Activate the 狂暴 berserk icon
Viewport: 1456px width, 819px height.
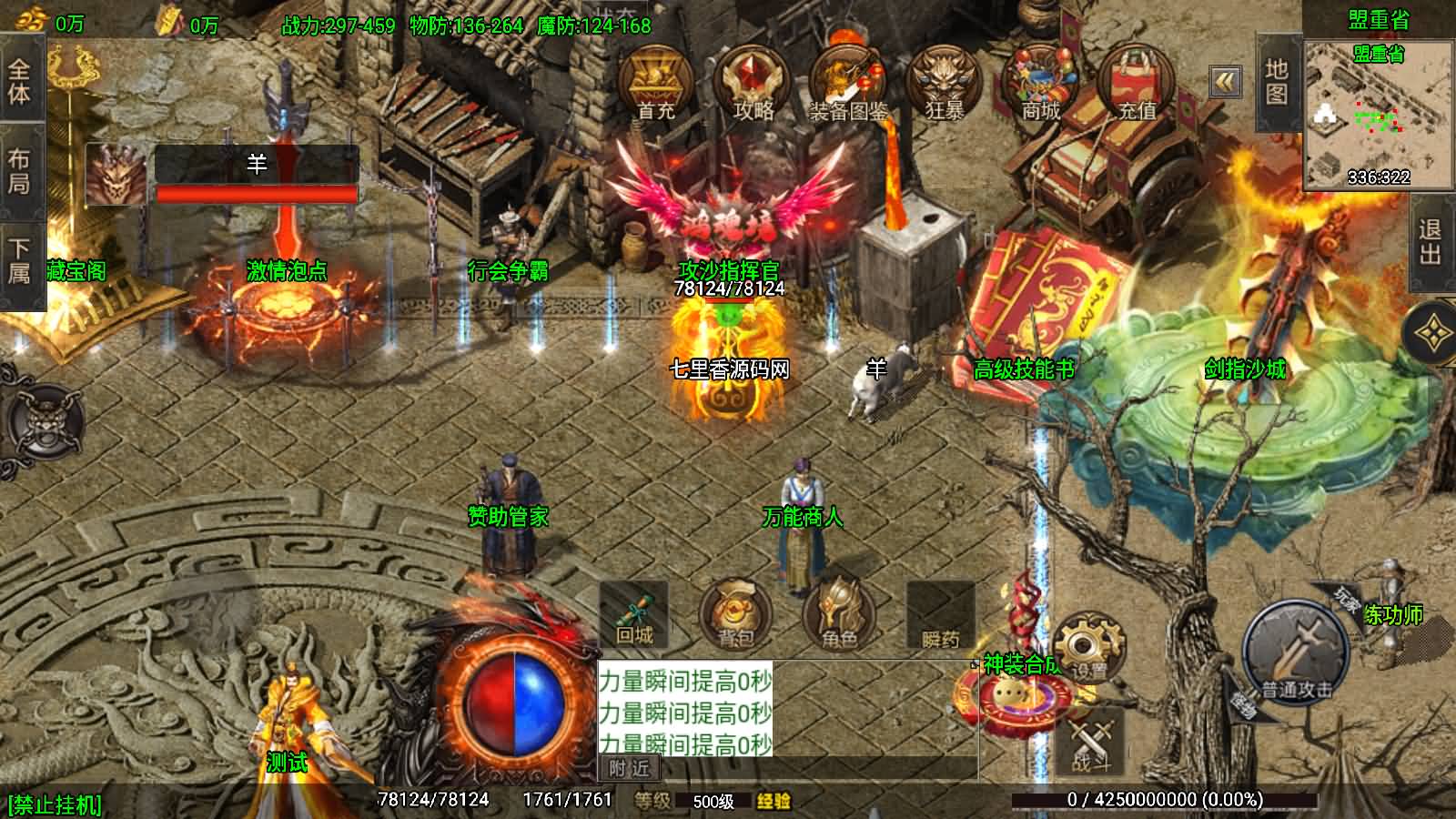coord(945,82)
